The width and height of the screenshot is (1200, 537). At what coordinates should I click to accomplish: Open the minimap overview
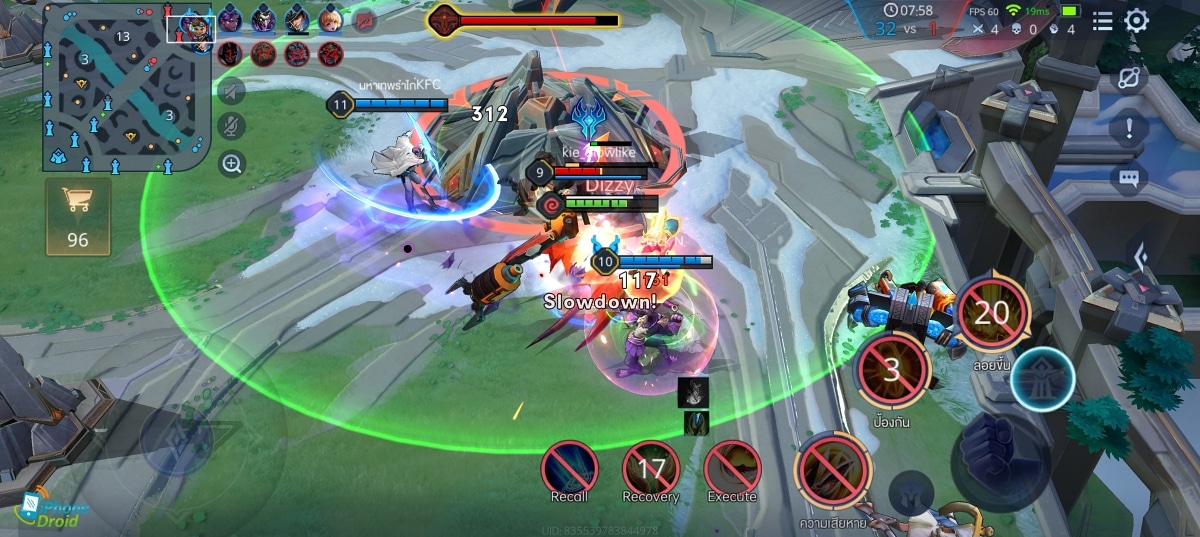click(124, 90)
